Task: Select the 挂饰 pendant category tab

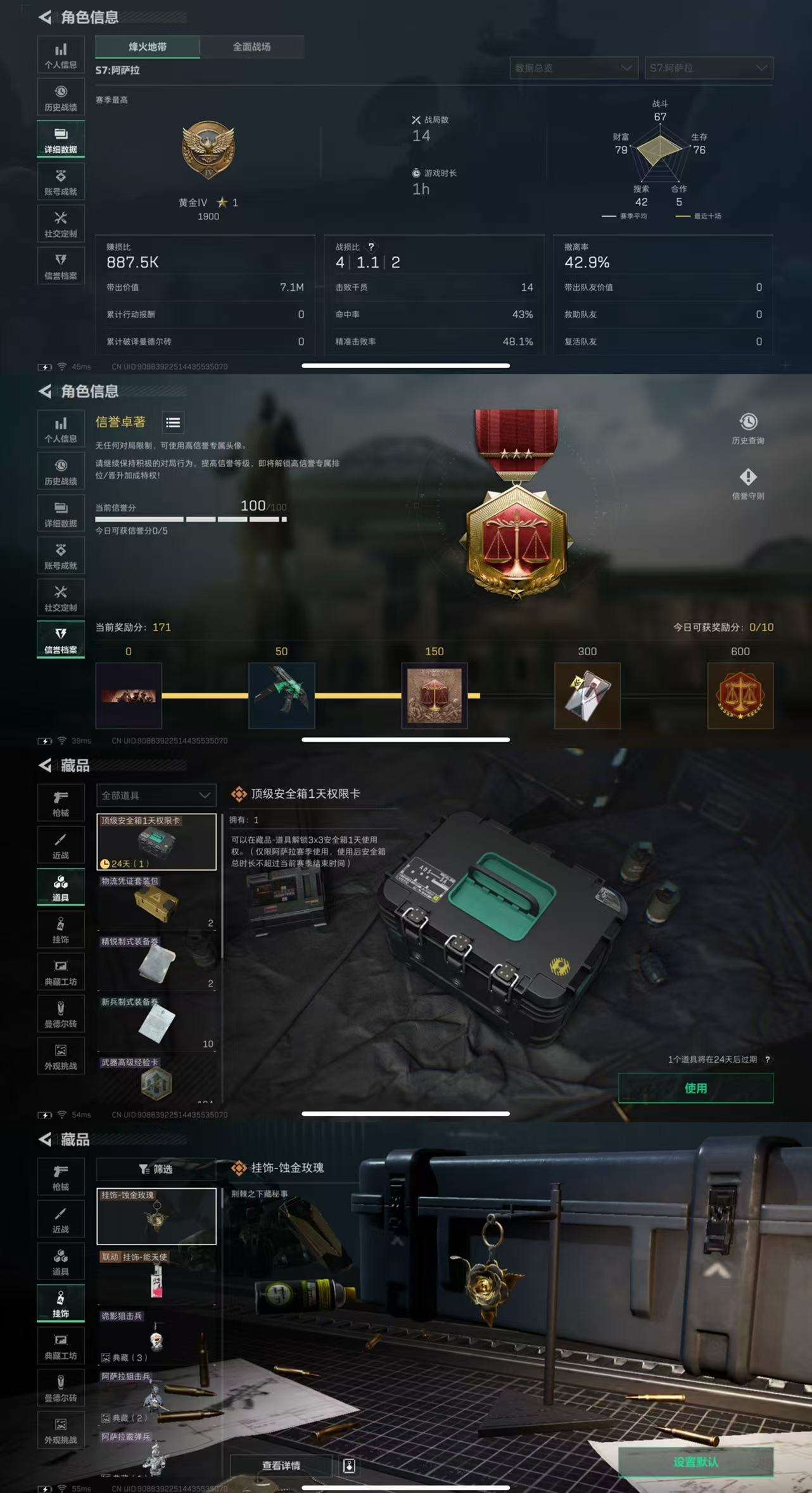Action: [x=61, y=1304]
